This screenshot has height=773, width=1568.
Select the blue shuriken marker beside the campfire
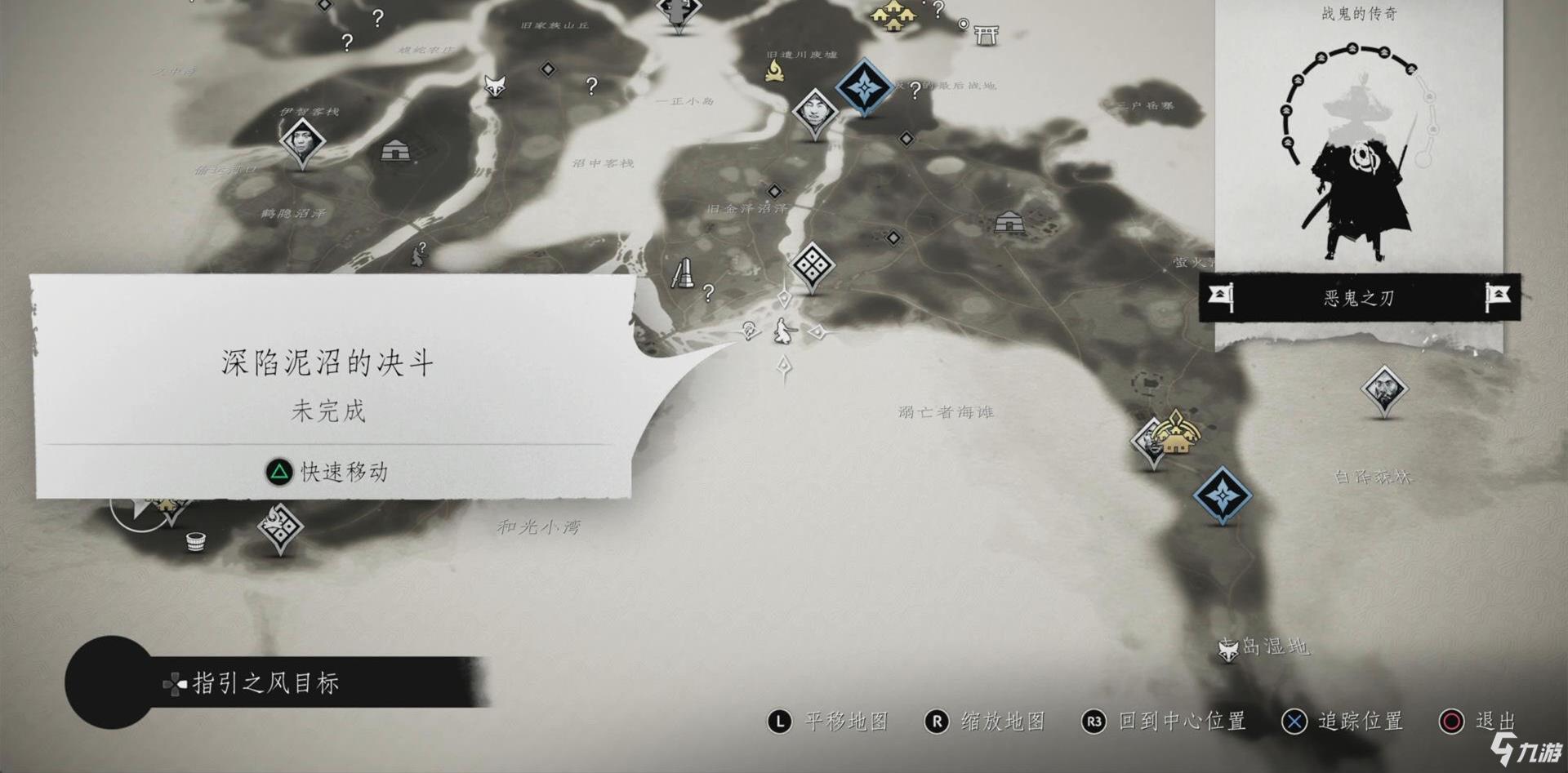click(x=864, y=87)
